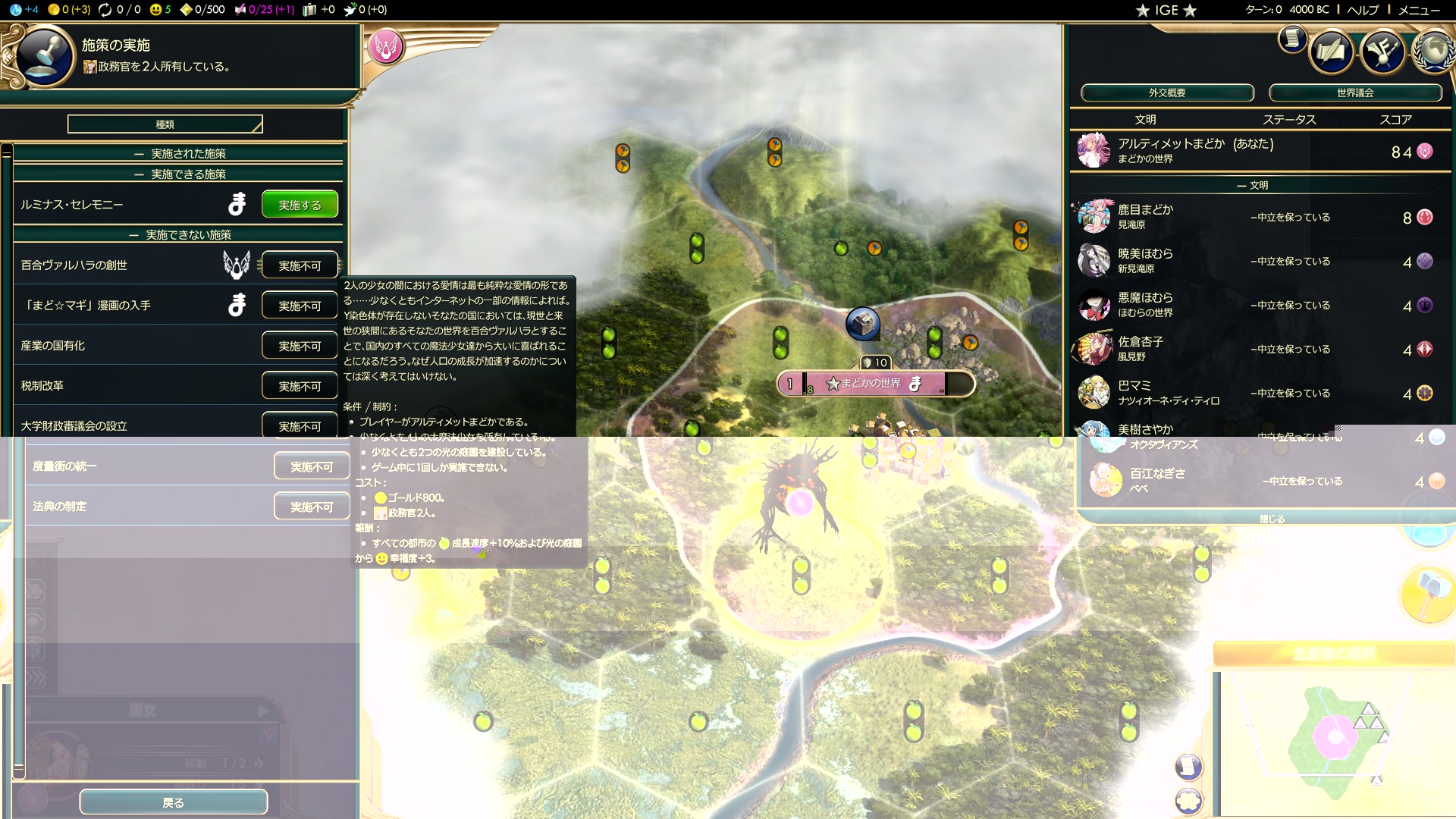Open the IGE editor
The image size is (1456, 819).
click(1166, 10)
